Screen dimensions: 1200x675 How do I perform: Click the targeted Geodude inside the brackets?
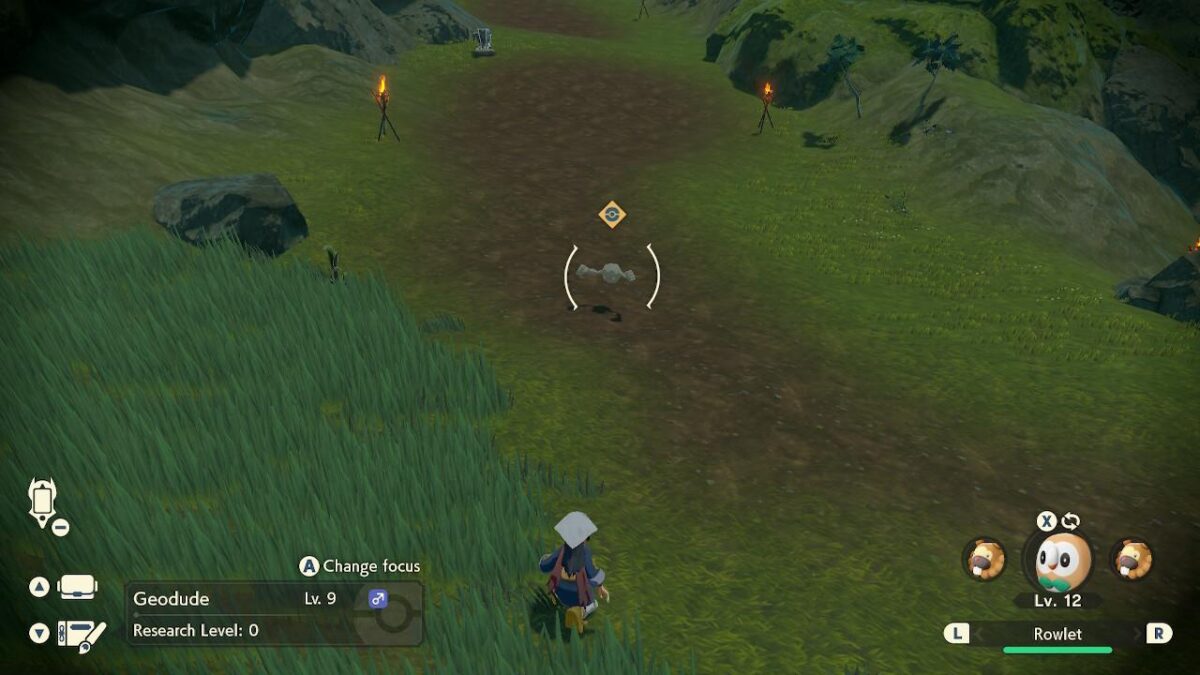click(x=612, y=273)
